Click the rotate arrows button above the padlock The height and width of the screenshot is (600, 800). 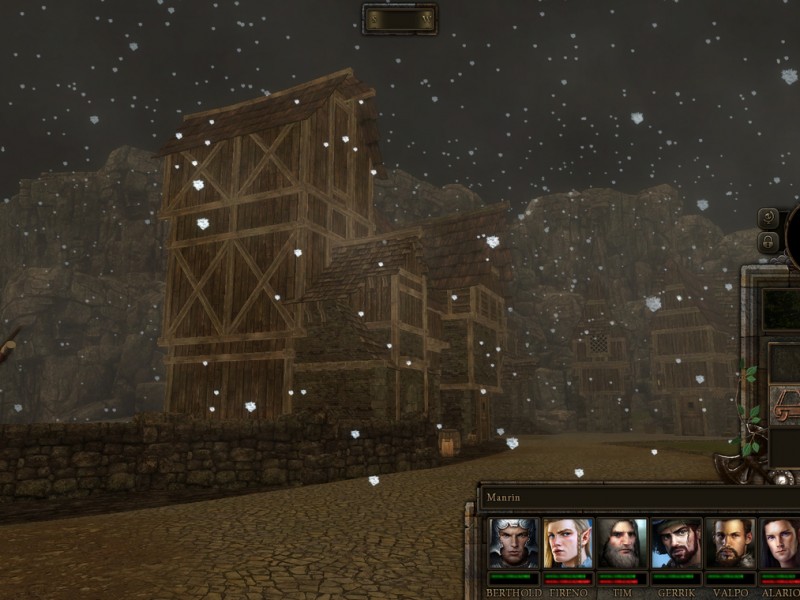pos(769,217)
